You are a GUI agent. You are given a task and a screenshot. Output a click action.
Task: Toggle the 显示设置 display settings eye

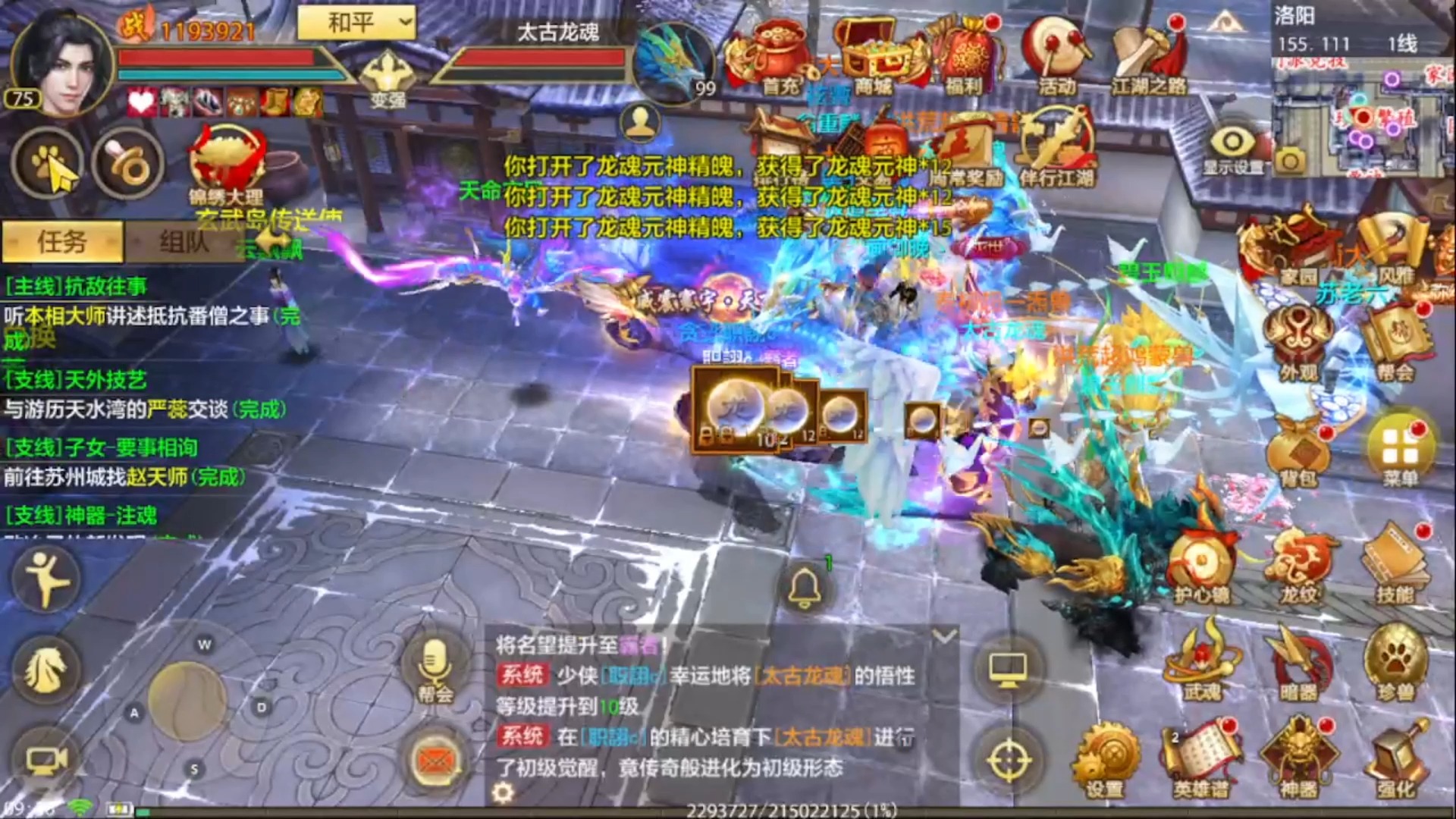click(x=1233, y=144)
